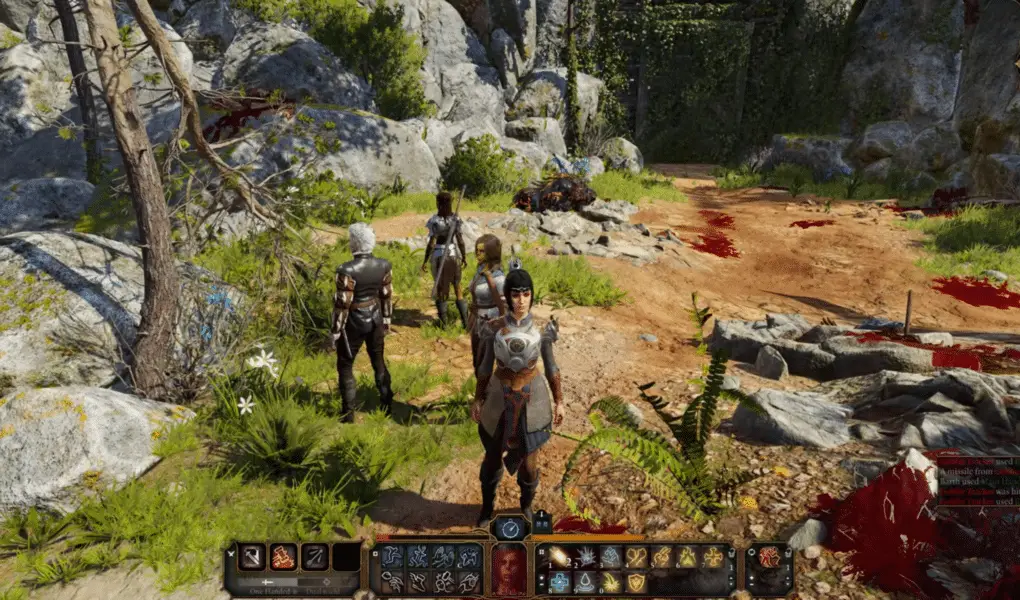
Task: Select the golden crossed-loops spell in slot 4
Action: pyautogui.click(x=637, y=557)
